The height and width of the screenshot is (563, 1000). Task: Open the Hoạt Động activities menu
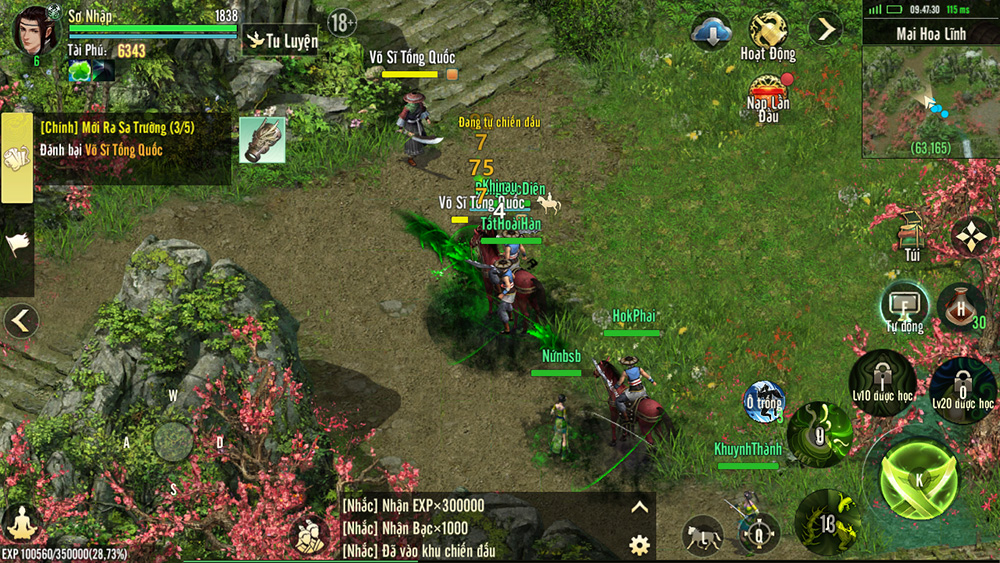(x=768, y=33)
